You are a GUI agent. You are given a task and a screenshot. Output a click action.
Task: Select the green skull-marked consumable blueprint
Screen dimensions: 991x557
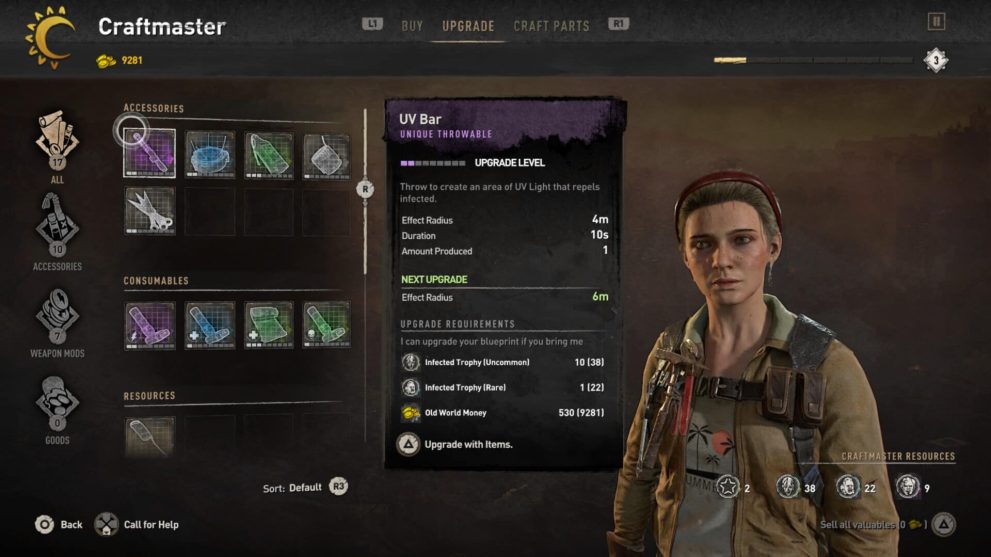coord(327,325)
